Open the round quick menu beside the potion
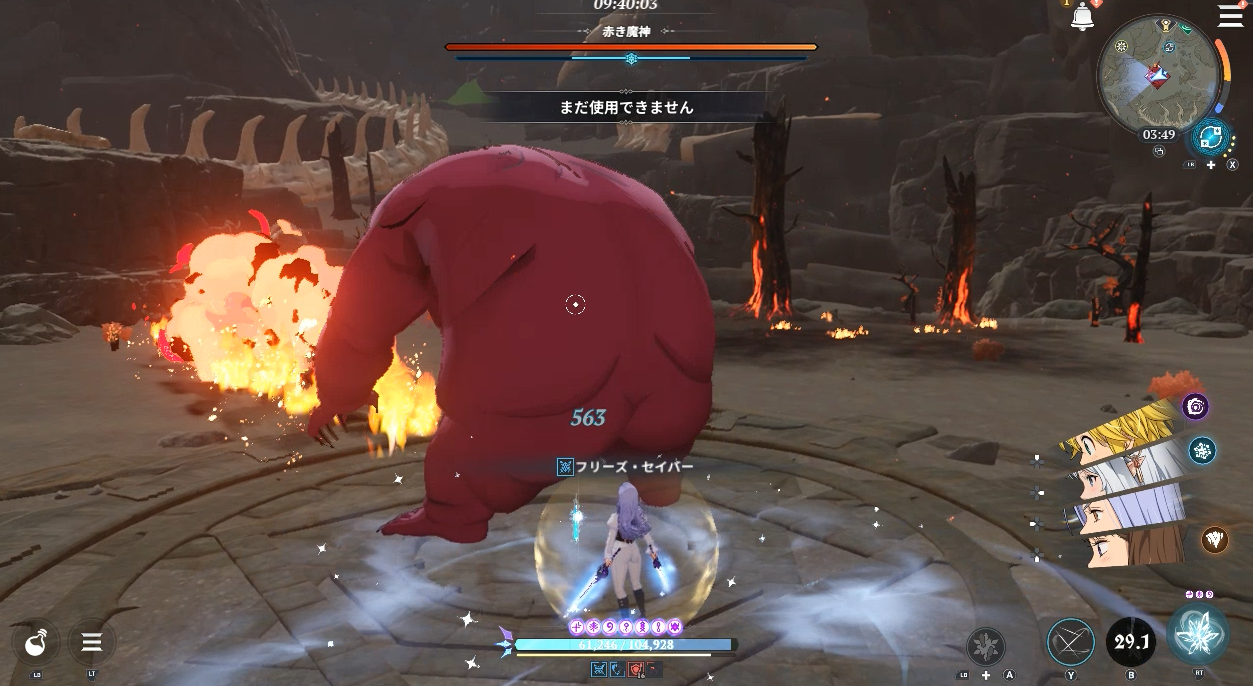This screenshot has width=1253, height=686. tap(92, 642)
